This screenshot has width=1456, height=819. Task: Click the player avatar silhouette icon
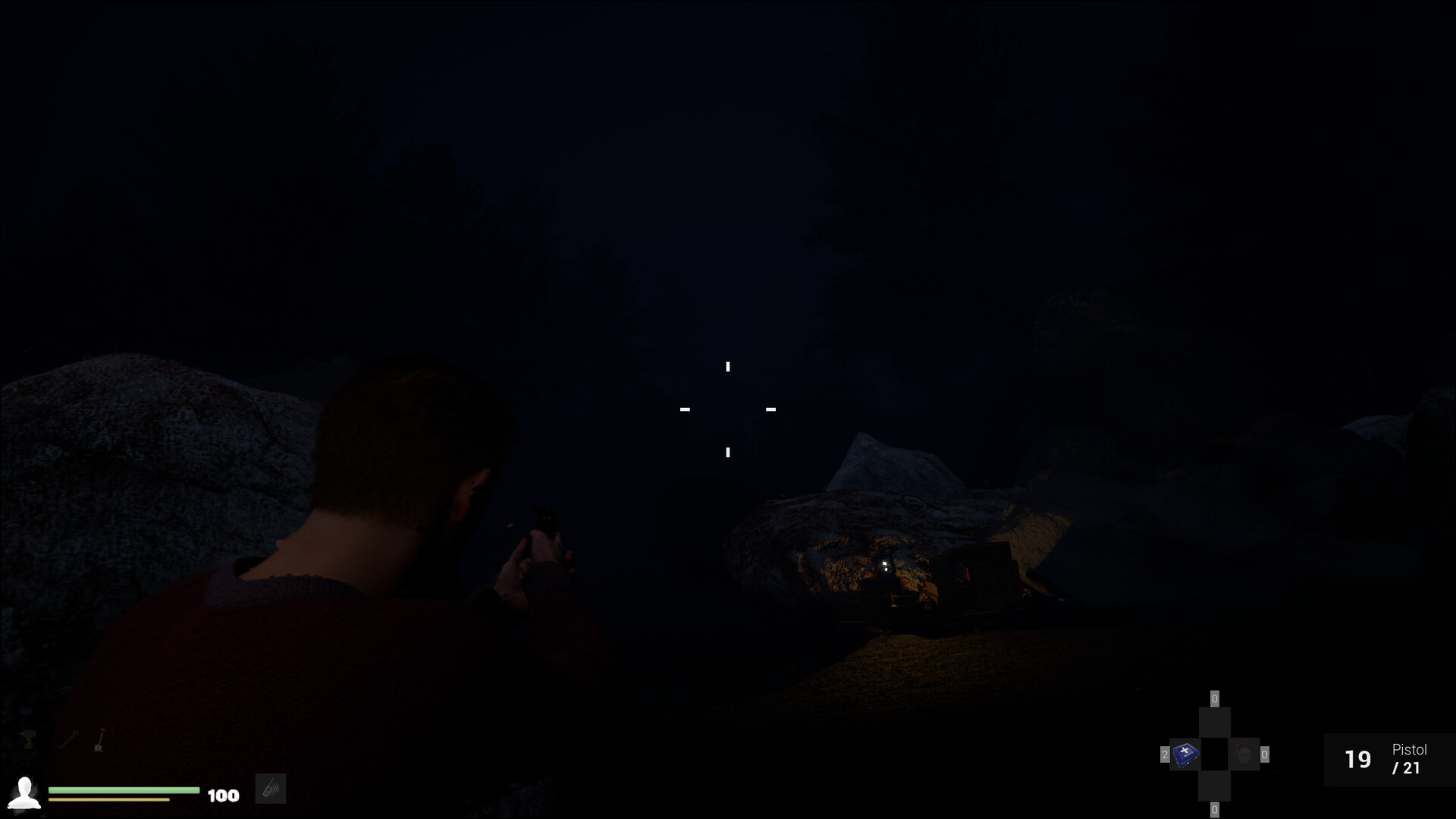[x=24, y=793]
